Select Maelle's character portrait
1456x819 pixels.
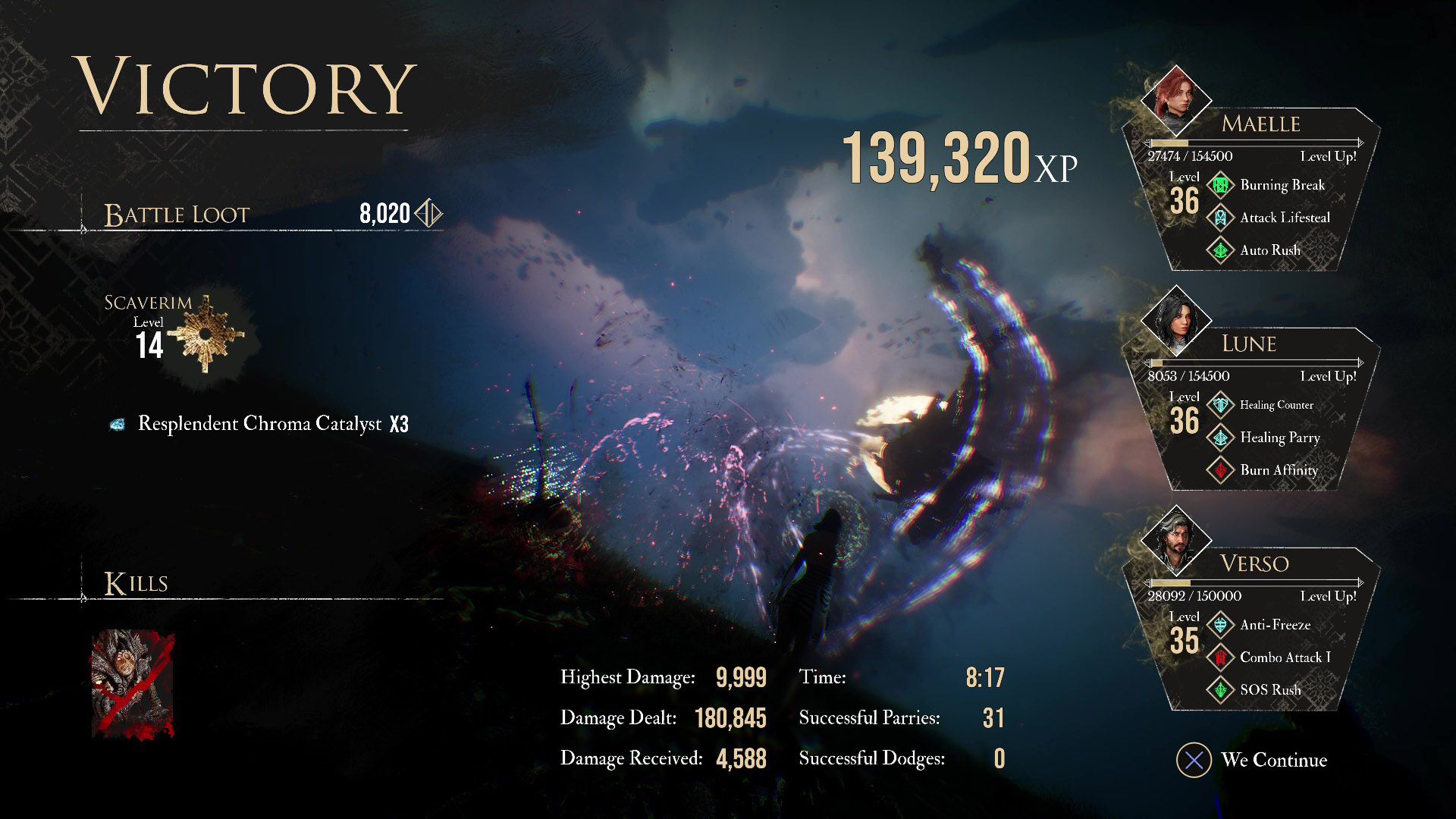coord(1175,100)
